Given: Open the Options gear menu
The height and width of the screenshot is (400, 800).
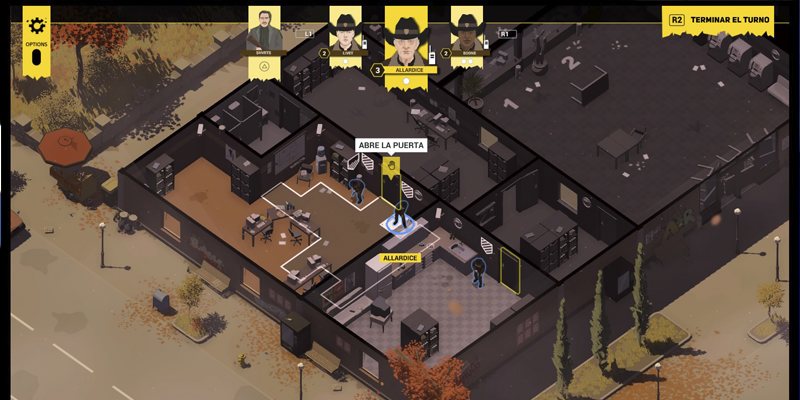Looking at the screenshot, I should point(37,25).
